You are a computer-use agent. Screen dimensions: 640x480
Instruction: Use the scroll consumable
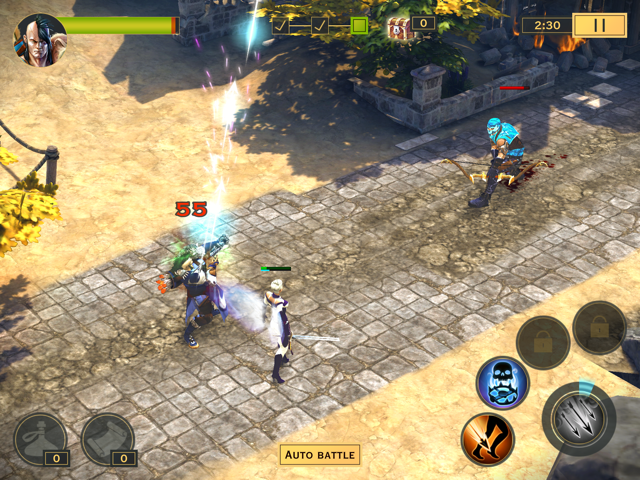107,438
